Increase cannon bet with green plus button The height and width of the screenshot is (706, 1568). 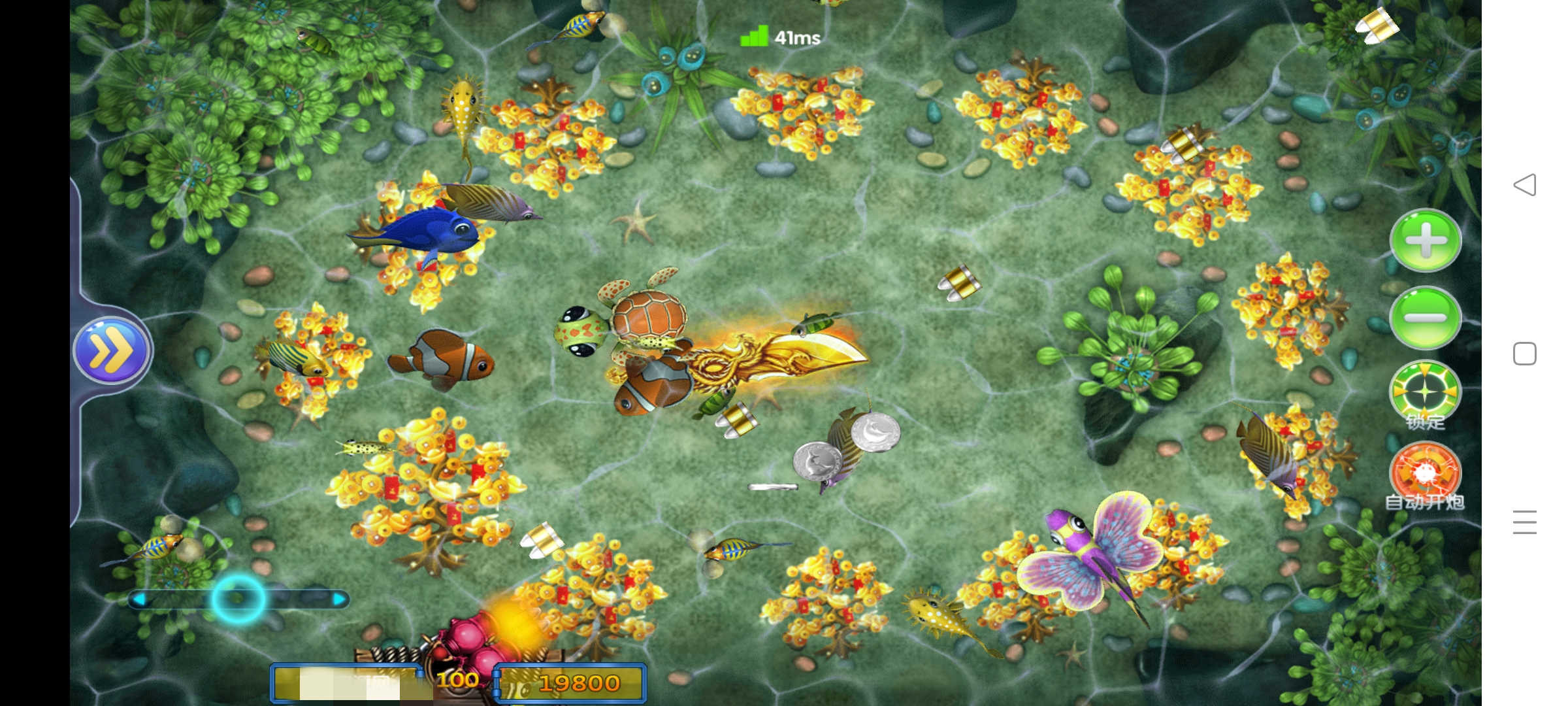pyautogui.click(x=1425, y=241)
